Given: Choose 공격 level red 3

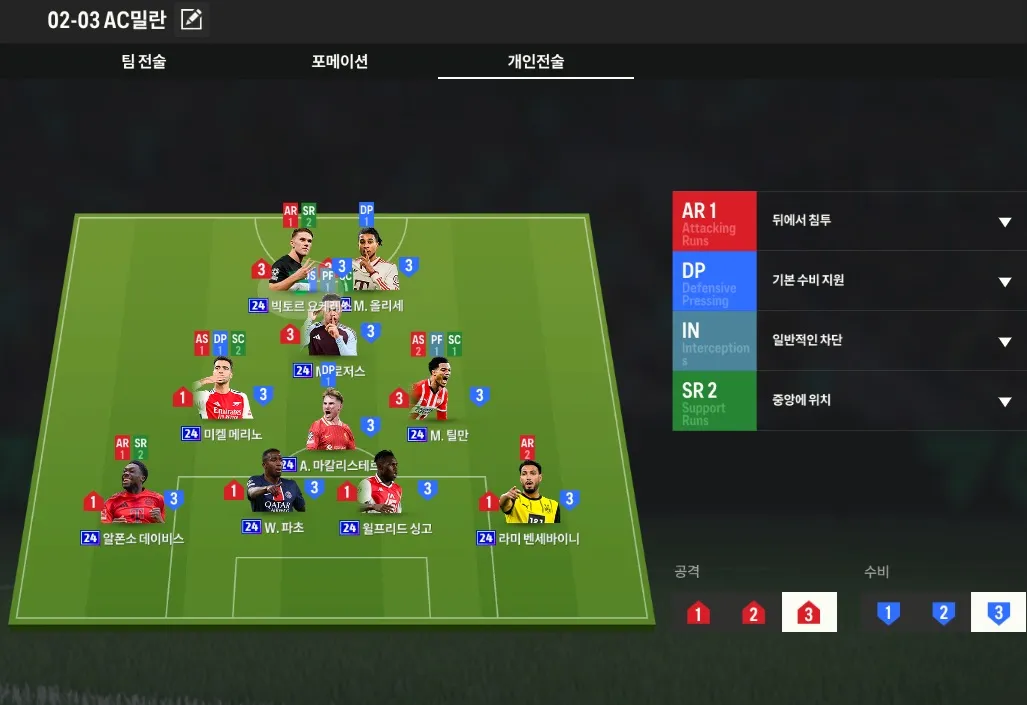Looking at the screenshot, I should [x=808, y=612].
